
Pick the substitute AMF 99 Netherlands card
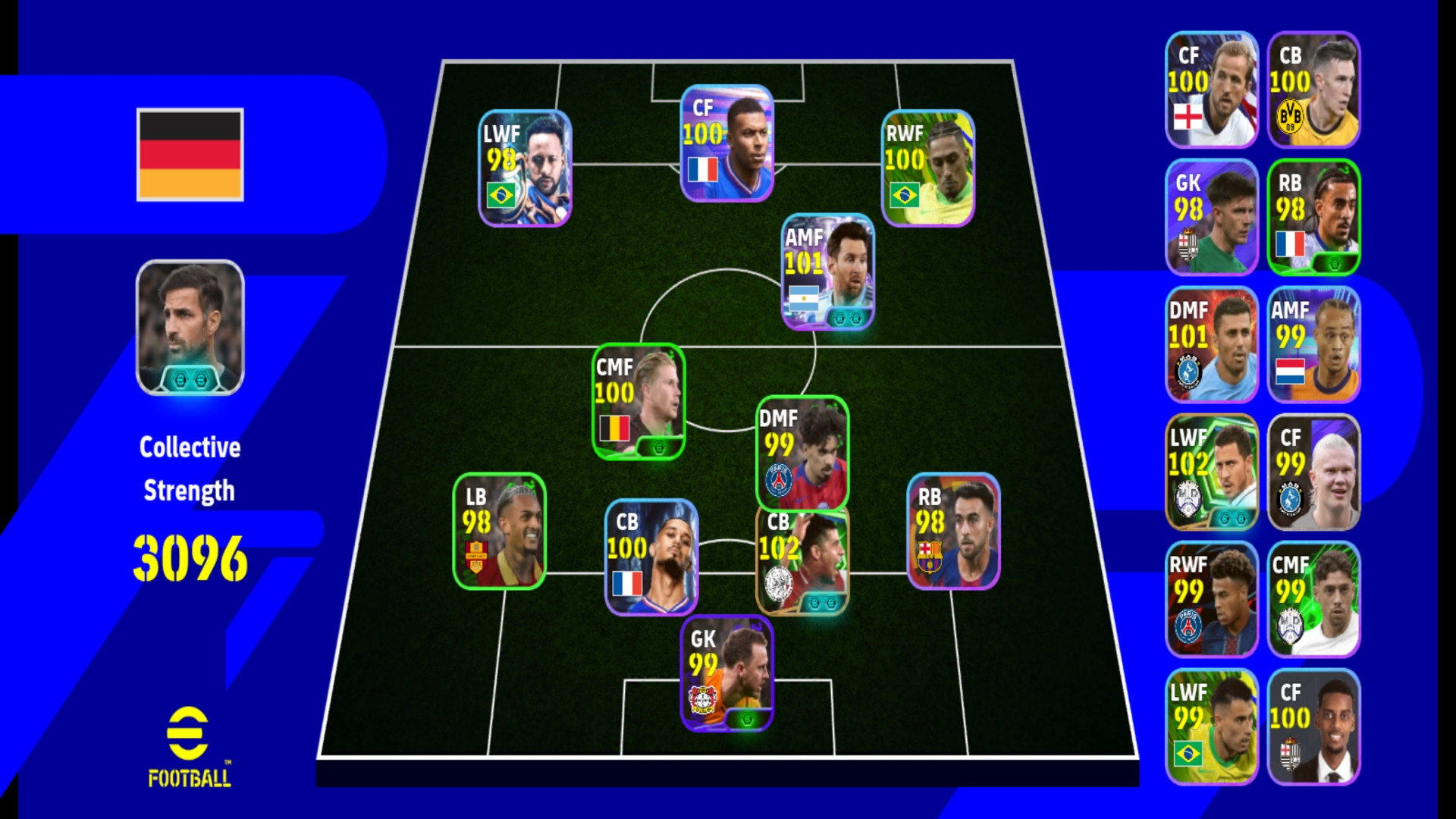coord(1313,344)
